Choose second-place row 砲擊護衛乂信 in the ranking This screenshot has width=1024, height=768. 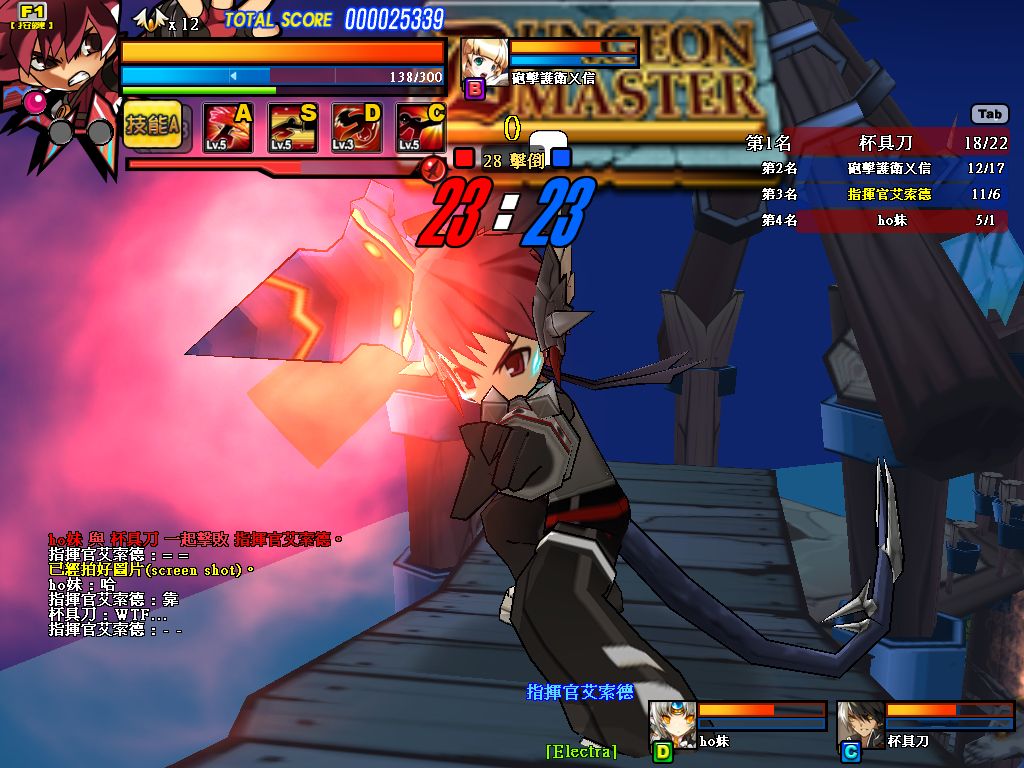click(x=880, y=168)
